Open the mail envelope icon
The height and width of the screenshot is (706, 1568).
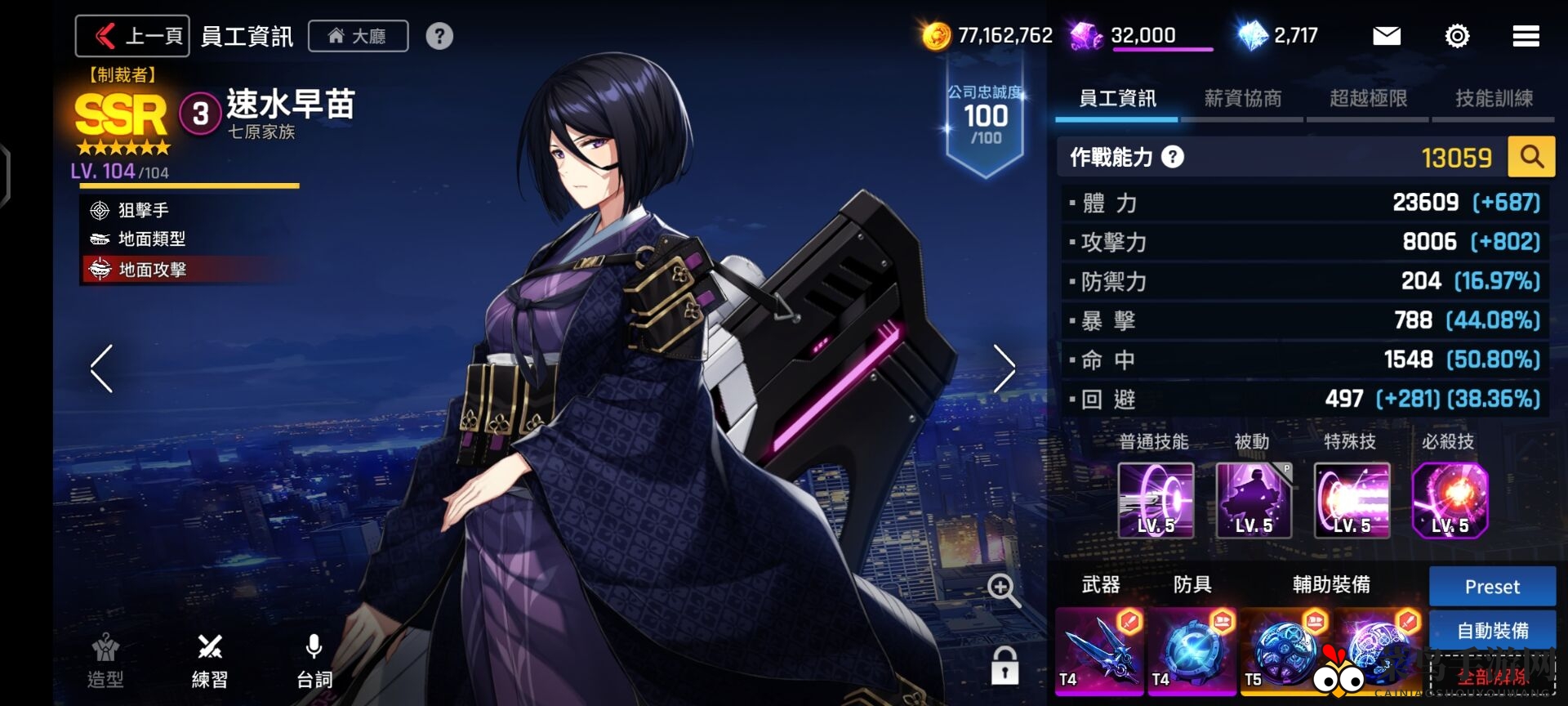1386,36
